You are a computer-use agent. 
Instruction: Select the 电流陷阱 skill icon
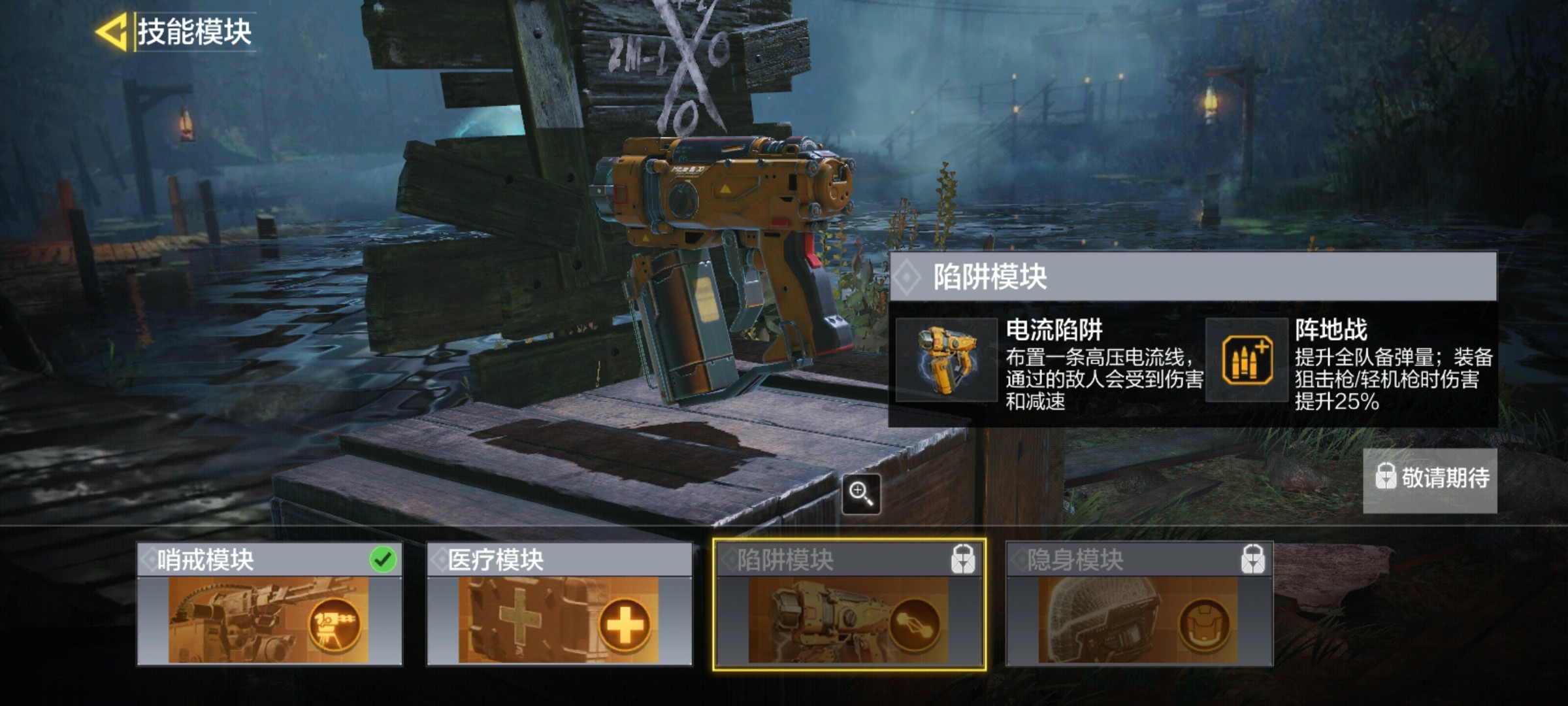[946, 360]
